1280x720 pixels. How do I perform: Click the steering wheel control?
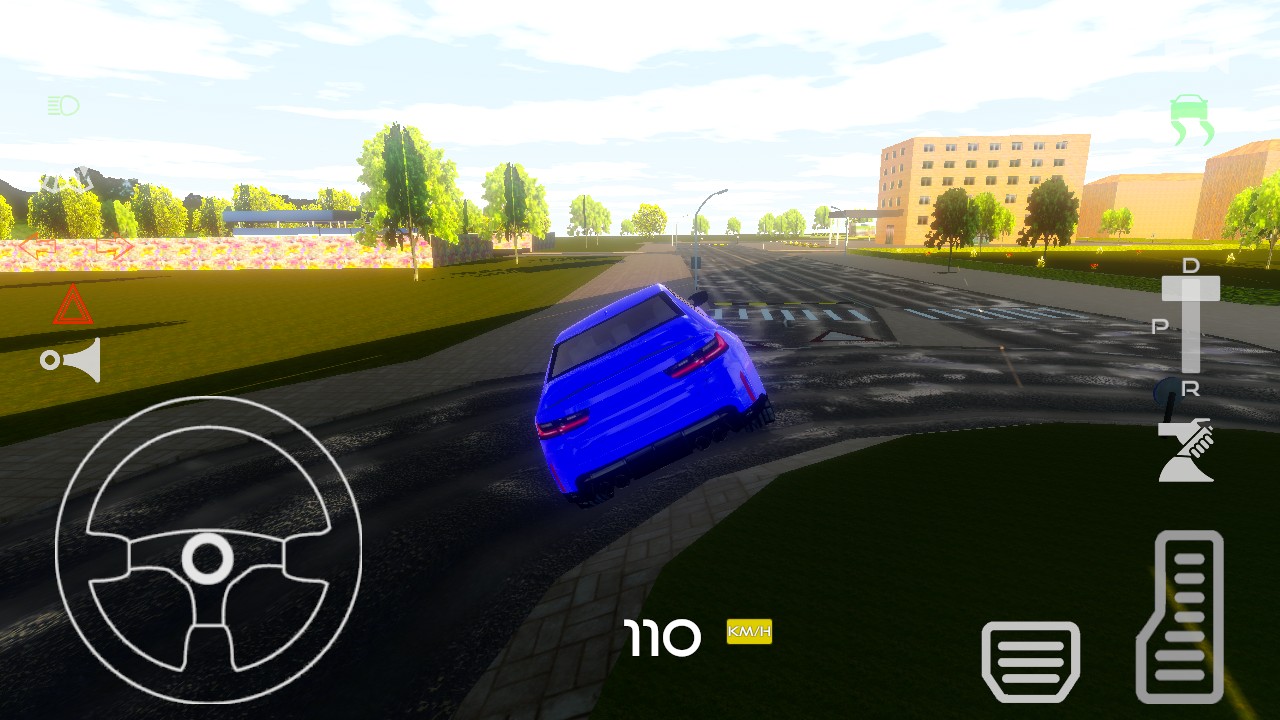point(208,550)
